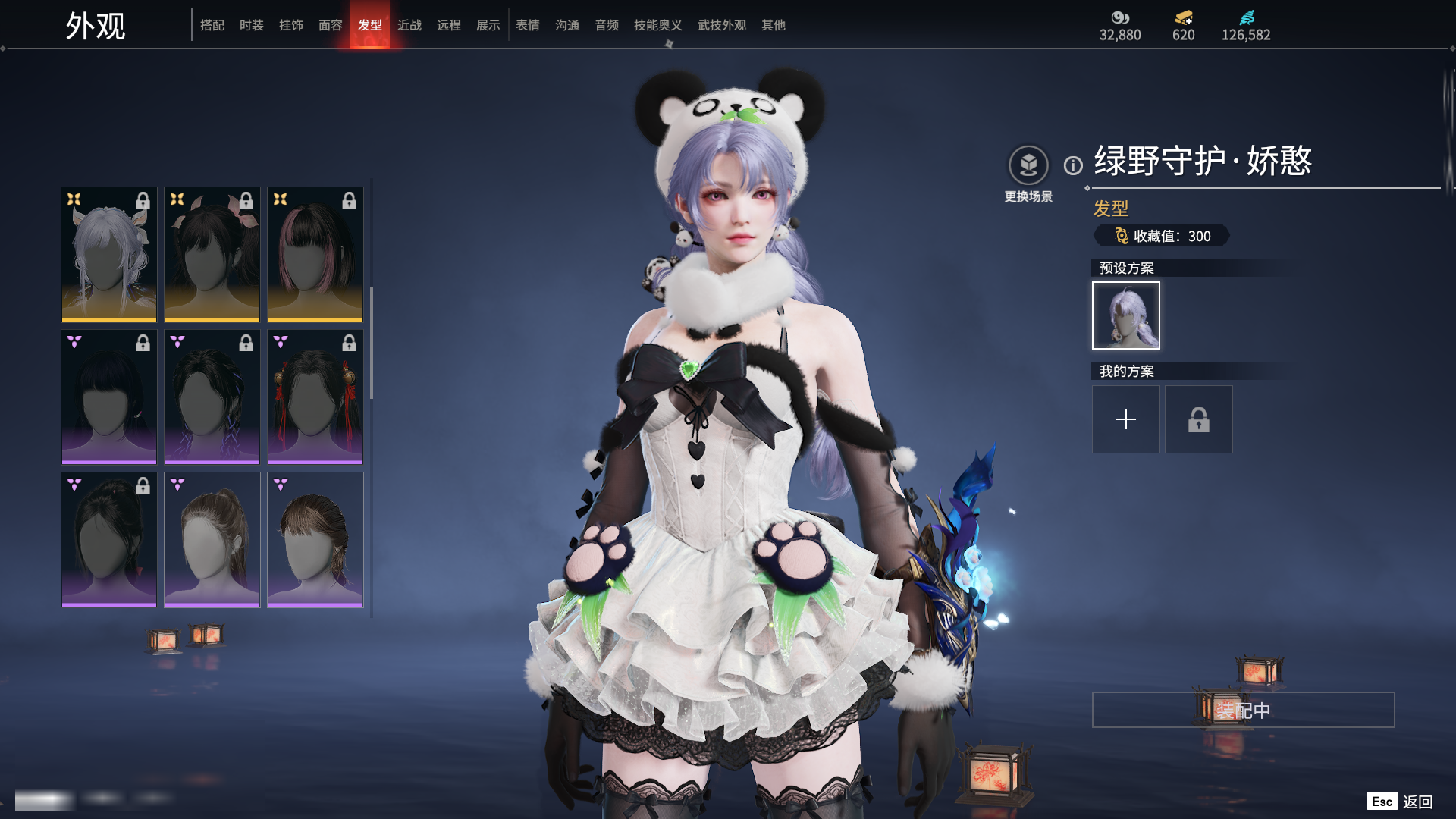Click the locked scheme slot under 我的方案
The height and width of the screenshot is (819, 1456).
1198,419
